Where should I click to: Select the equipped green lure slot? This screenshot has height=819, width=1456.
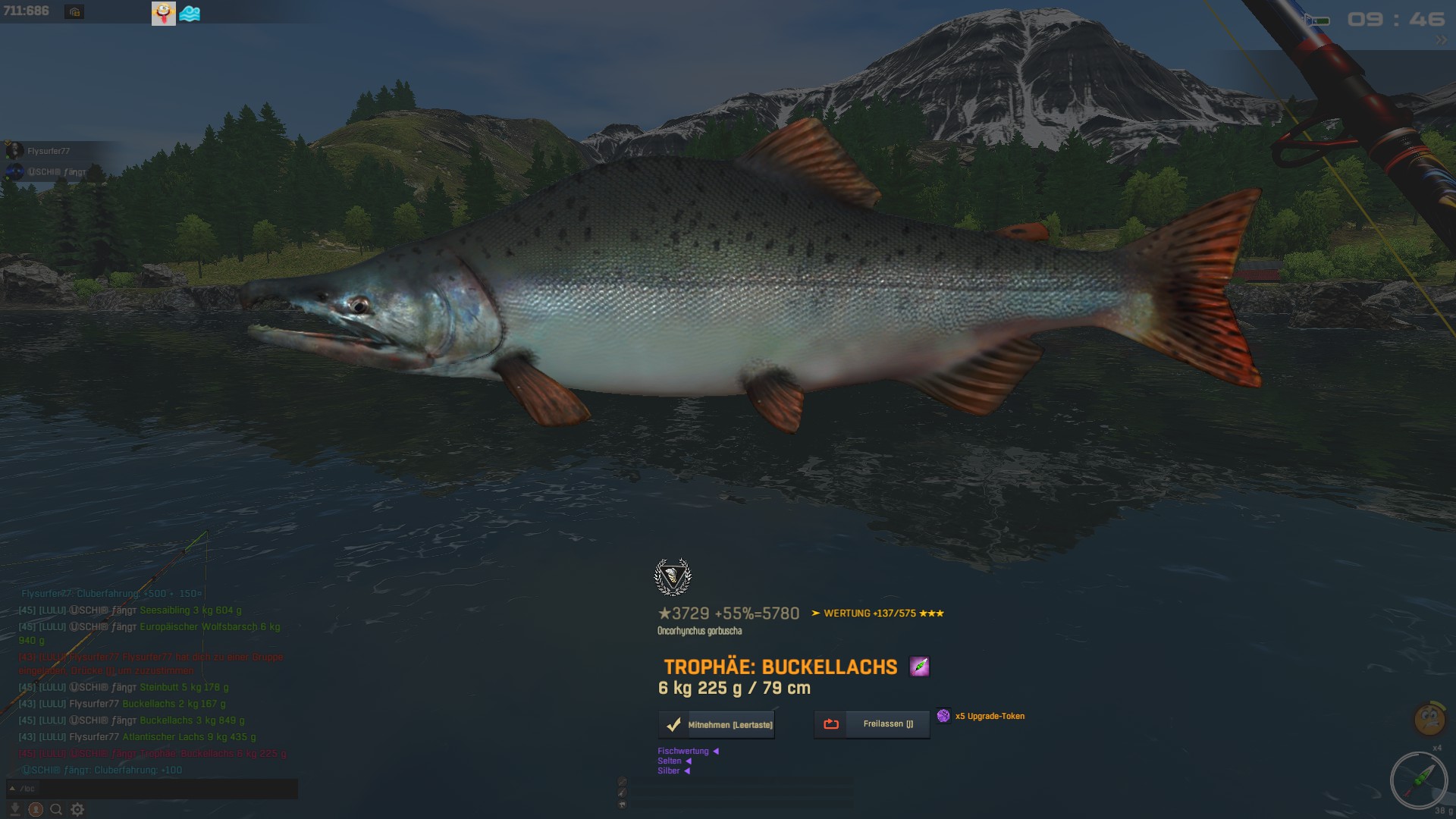(x=1419, y=780)
